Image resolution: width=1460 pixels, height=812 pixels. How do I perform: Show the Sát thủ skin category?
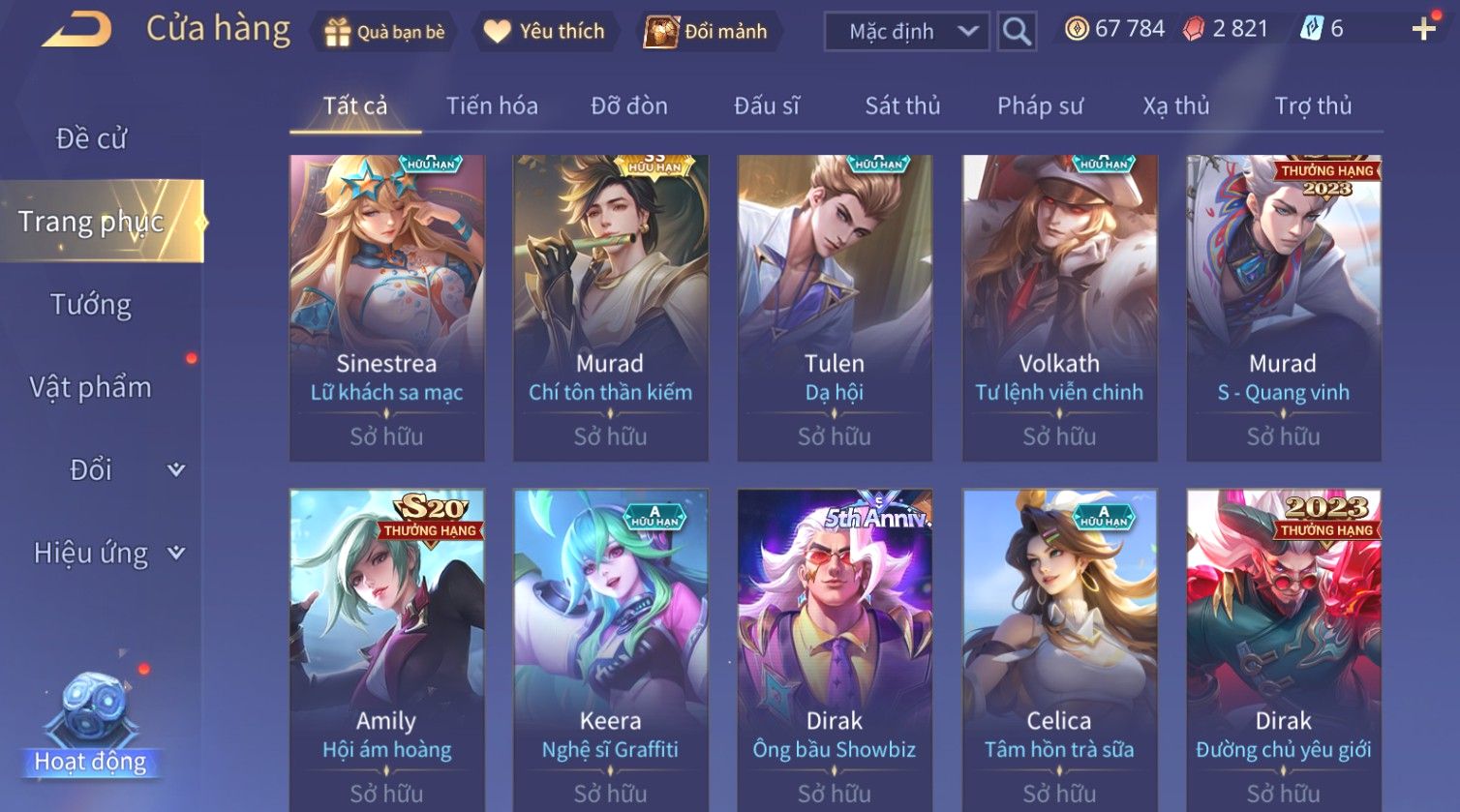tap(902, 105)
